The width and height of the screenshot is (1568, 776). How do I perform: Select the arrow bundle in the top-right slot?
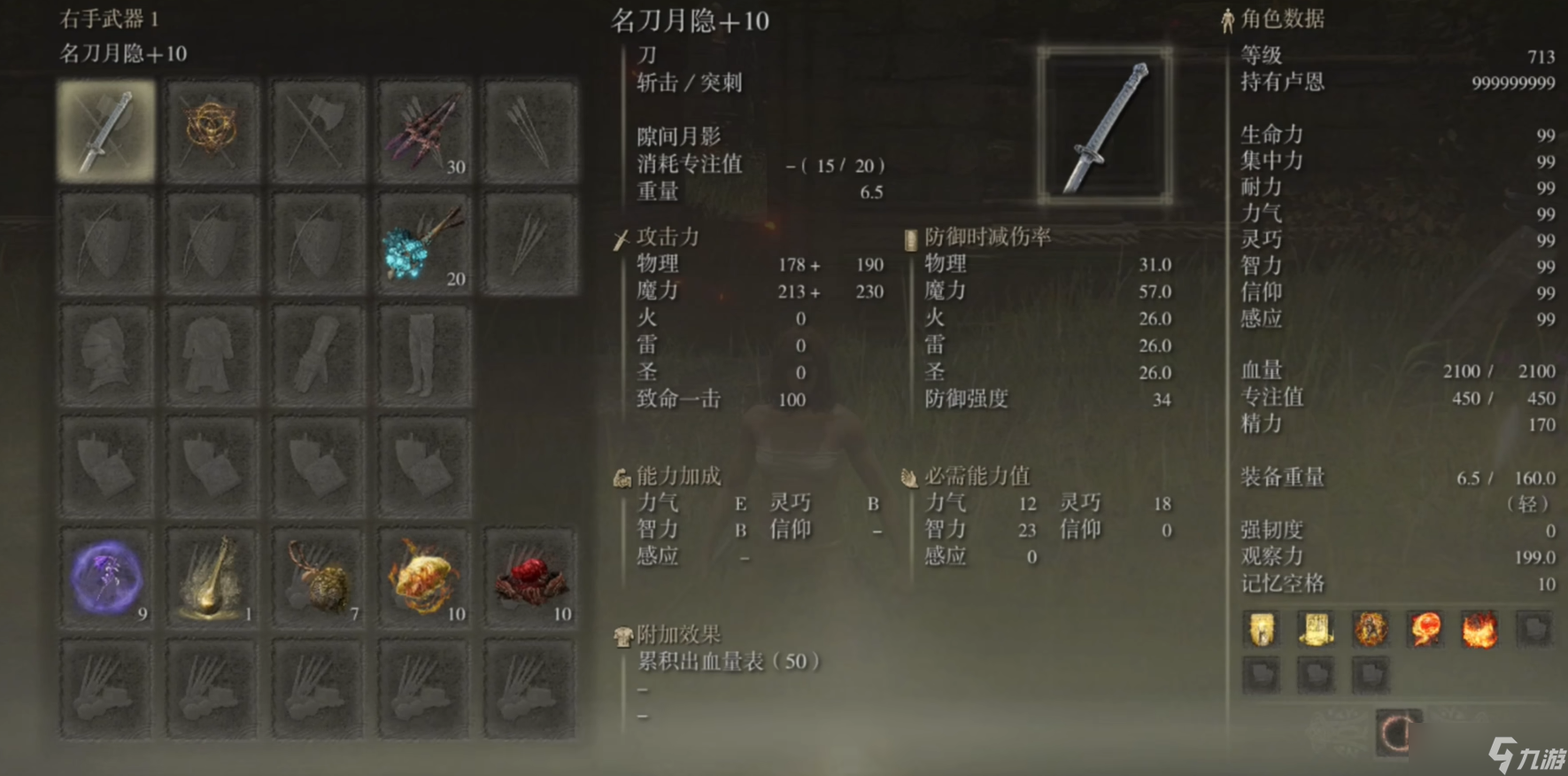pos(529,128)
